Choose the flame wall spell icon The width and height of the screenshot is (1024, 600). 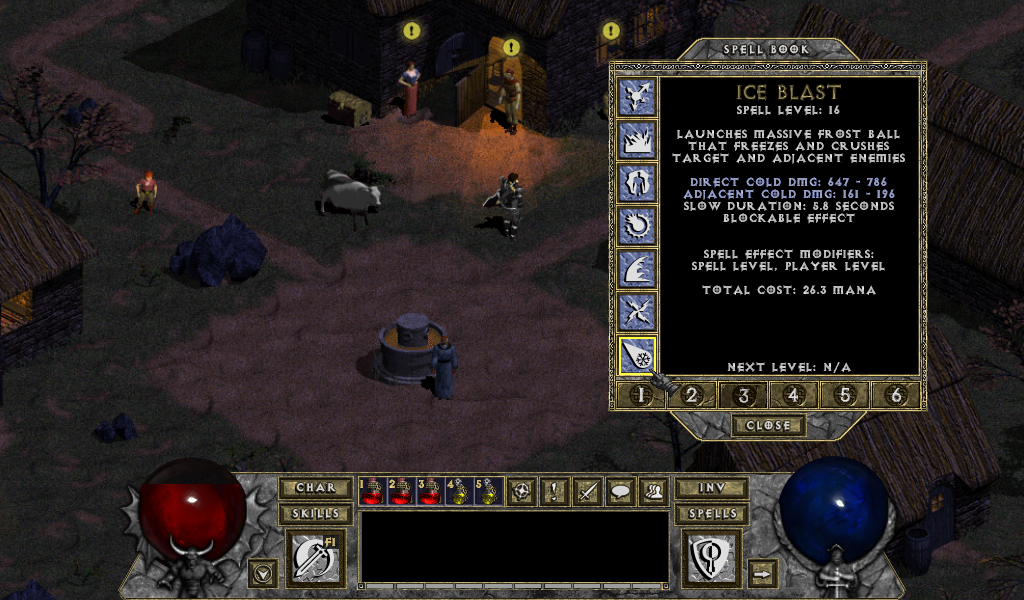click(637, 141)
